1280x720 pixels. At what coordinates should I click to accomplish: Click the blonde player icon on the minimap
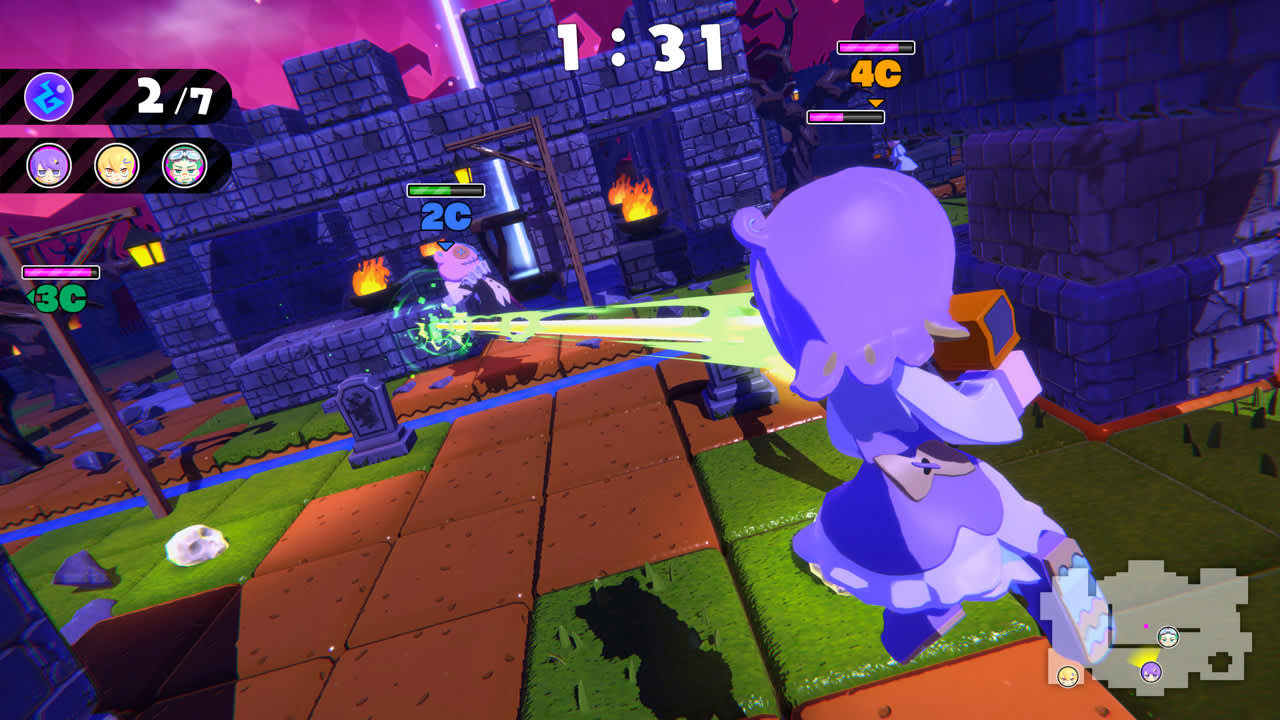1068,676
